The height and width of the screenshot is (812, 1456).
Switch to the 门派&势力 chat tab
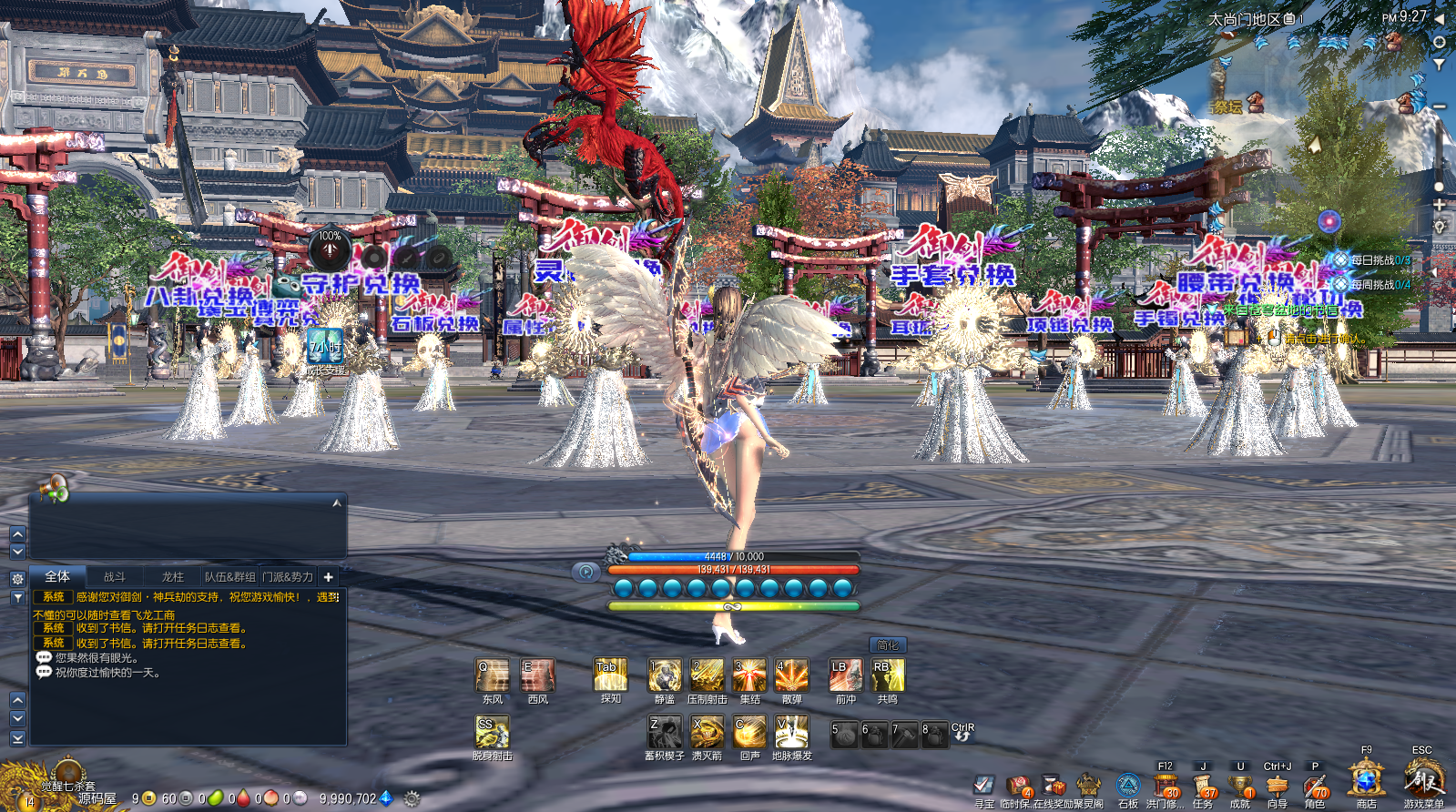[x=288, y=577]
